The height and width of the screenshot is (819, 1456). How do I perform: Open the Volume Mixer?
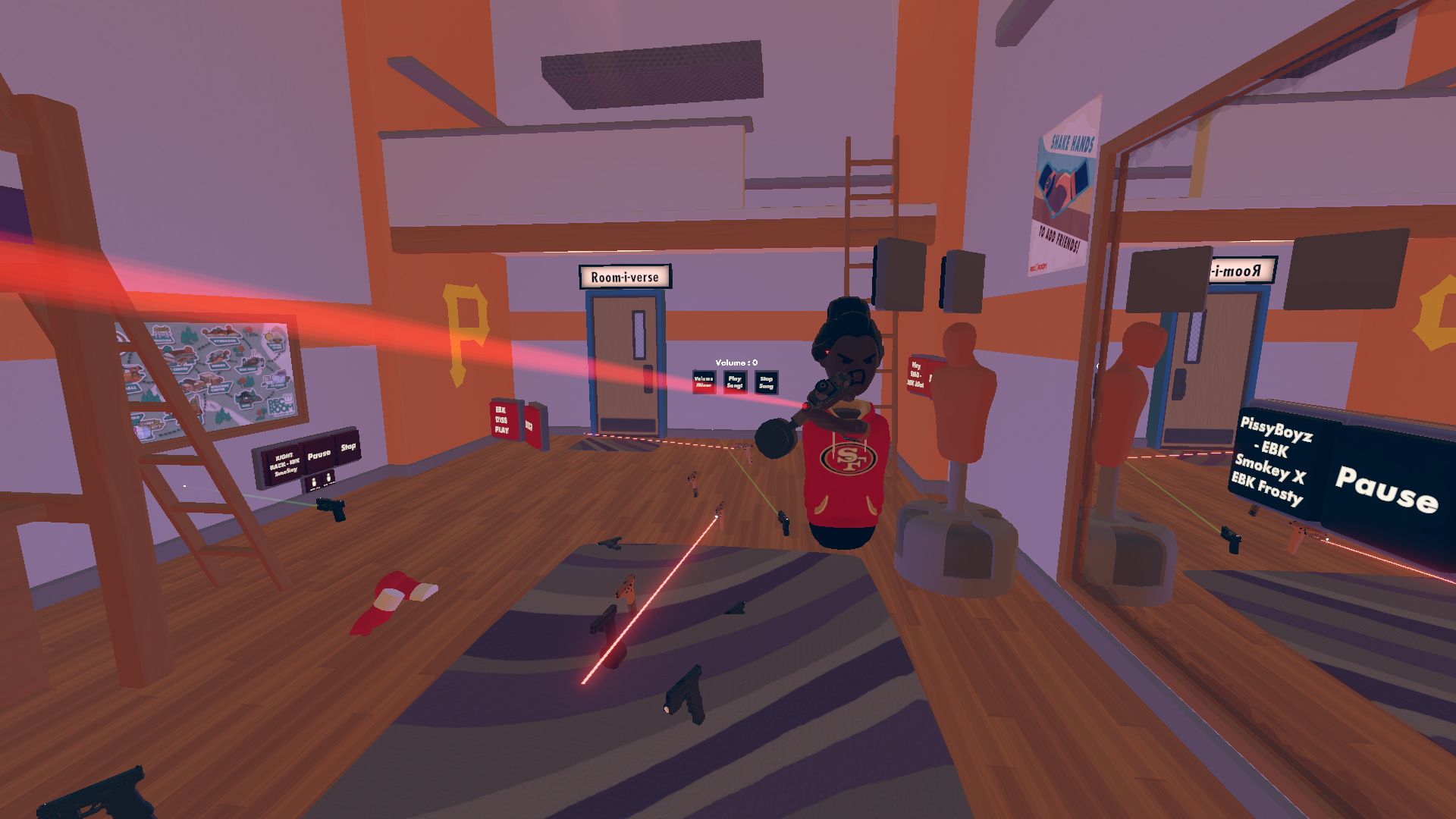tap(704, 381)
